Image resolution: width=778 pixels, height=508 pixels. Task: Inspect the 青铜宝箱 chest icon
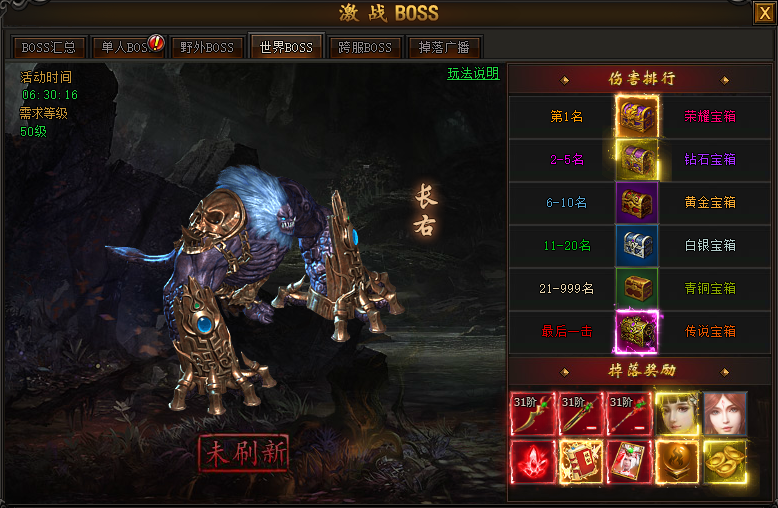[636, 288]
